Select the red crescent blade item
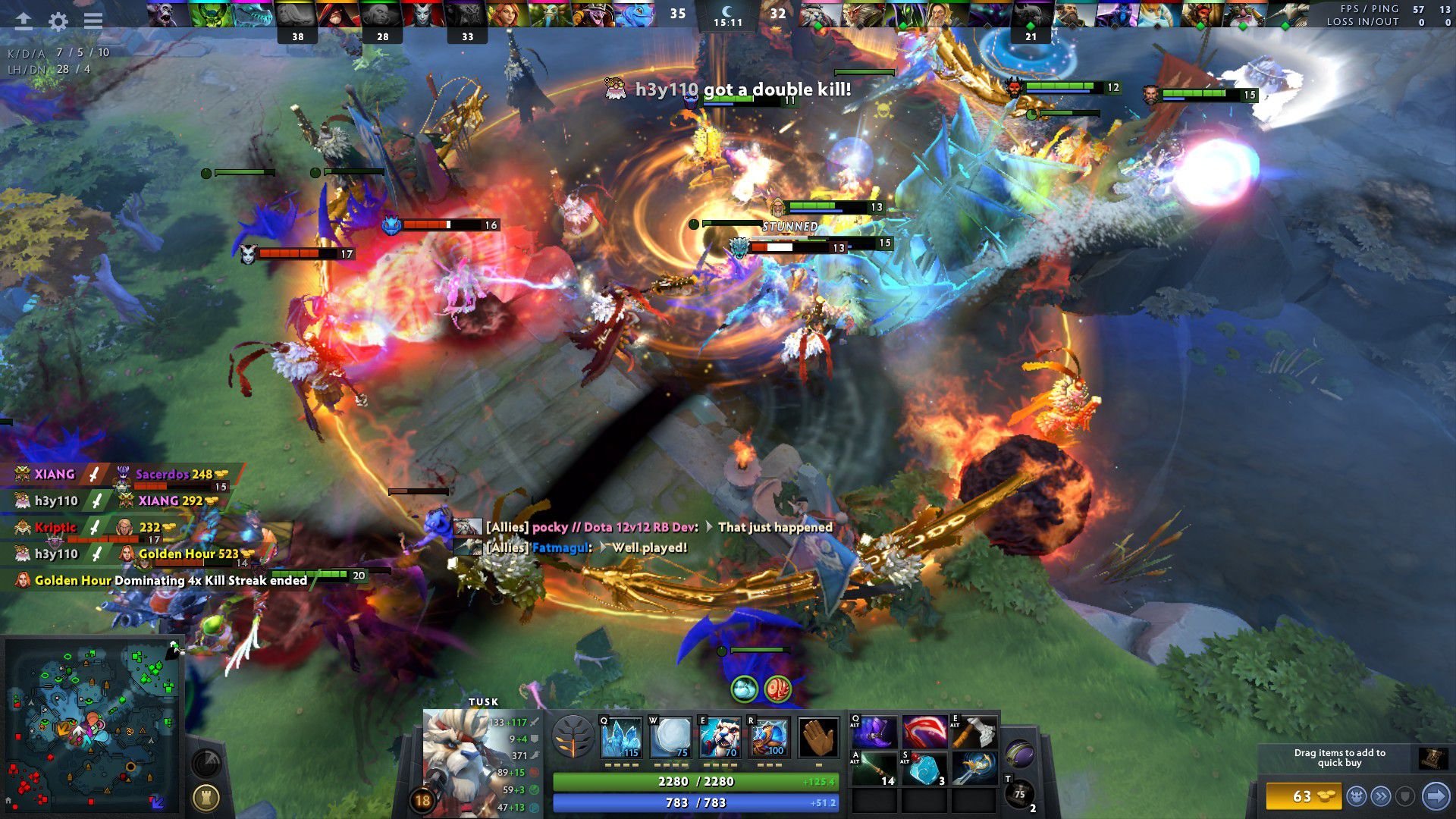The height and width of the screenshot is (819, 1456). point(924,732)
